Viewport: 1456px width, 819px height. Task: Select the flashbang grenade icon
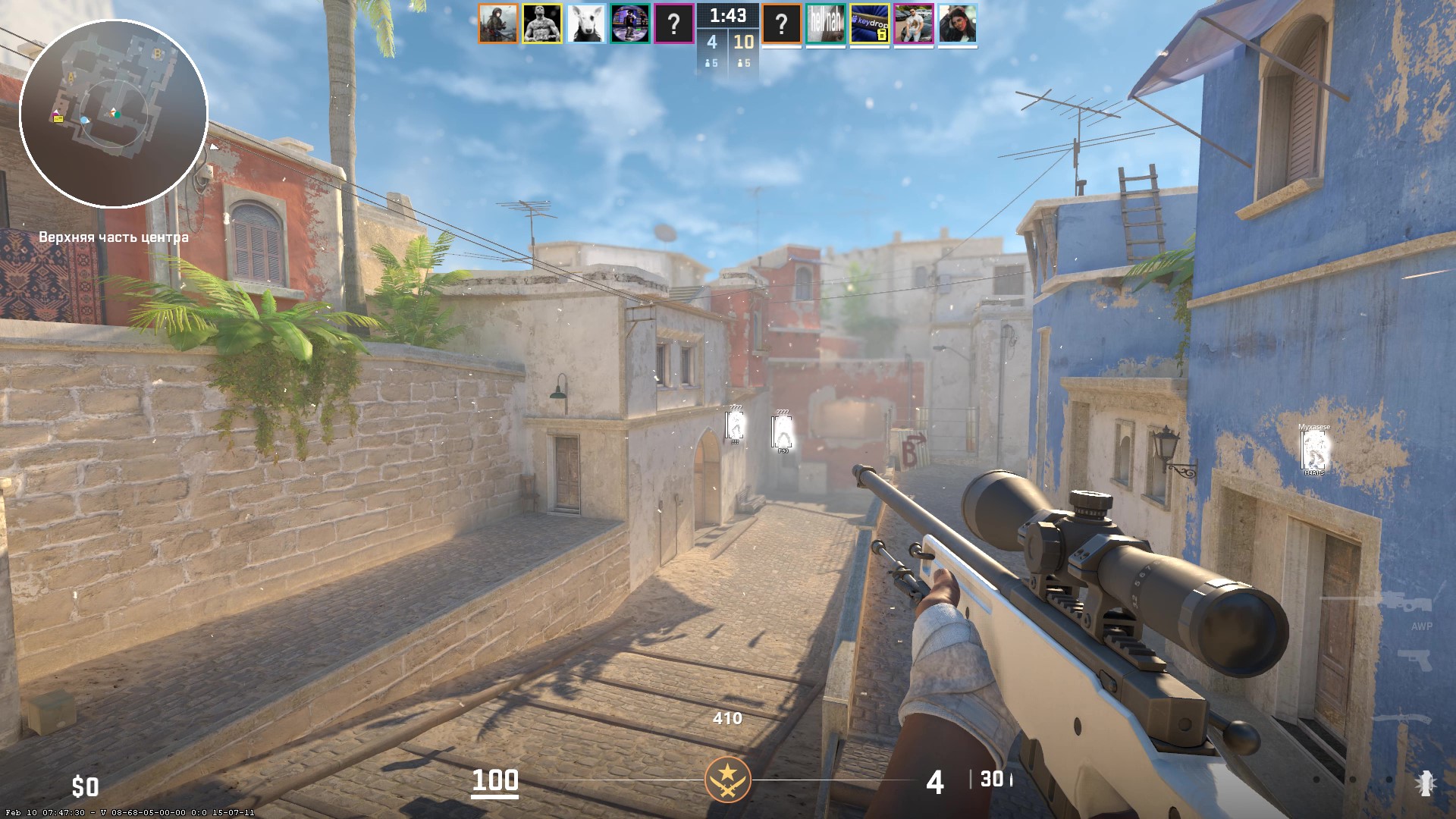(x=1426, y=783)
